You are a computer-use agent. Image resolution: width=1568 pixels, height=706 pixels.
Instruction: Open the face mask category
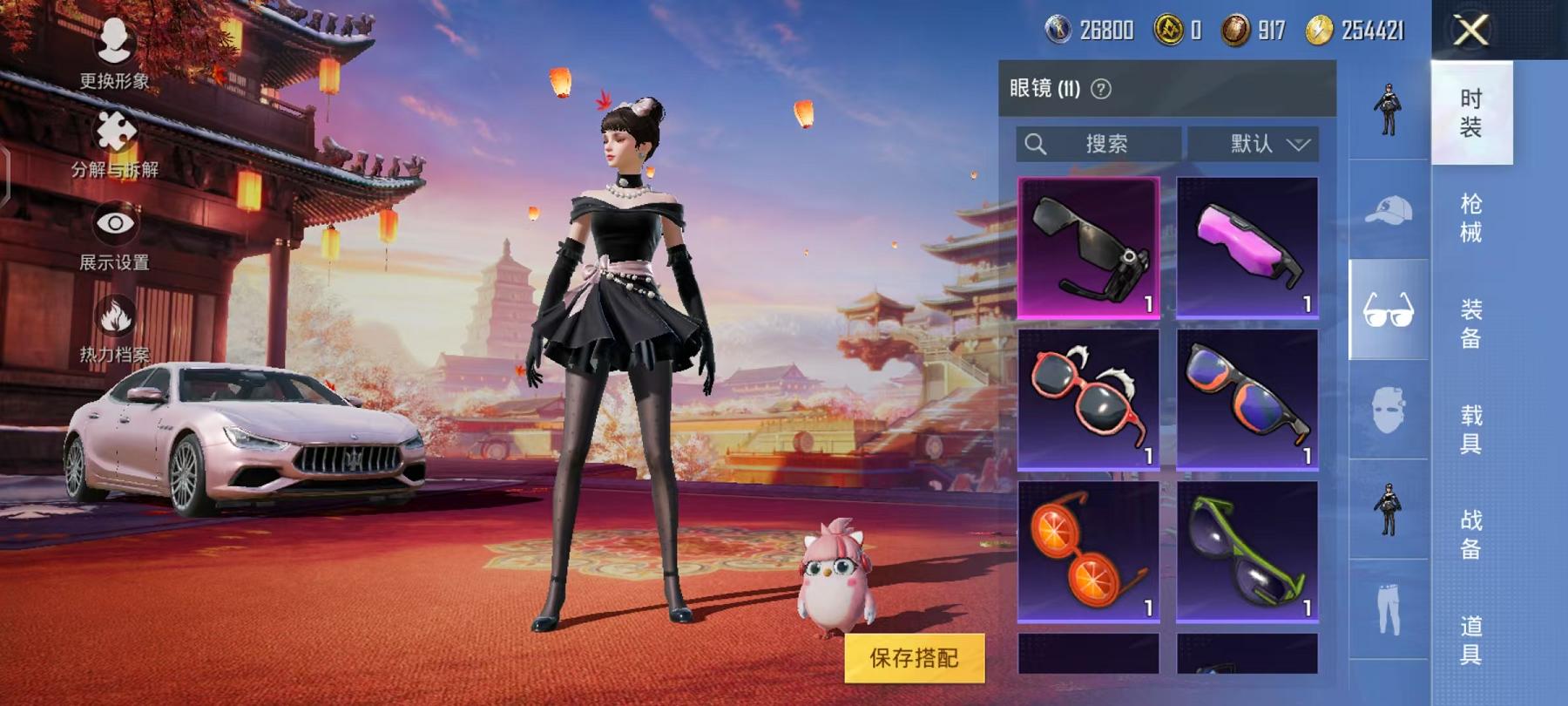(x=1389, y=410)
